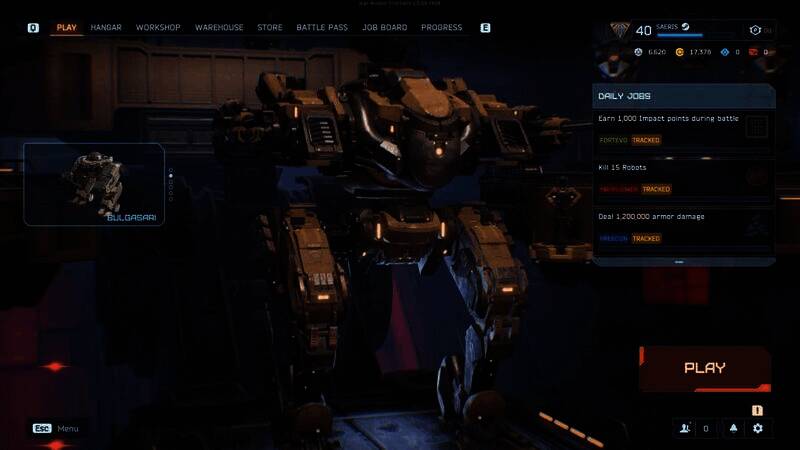Viewport: 800px width, 450px height.
Task: Show the Battle Pass tab
Action: [322, 28]
